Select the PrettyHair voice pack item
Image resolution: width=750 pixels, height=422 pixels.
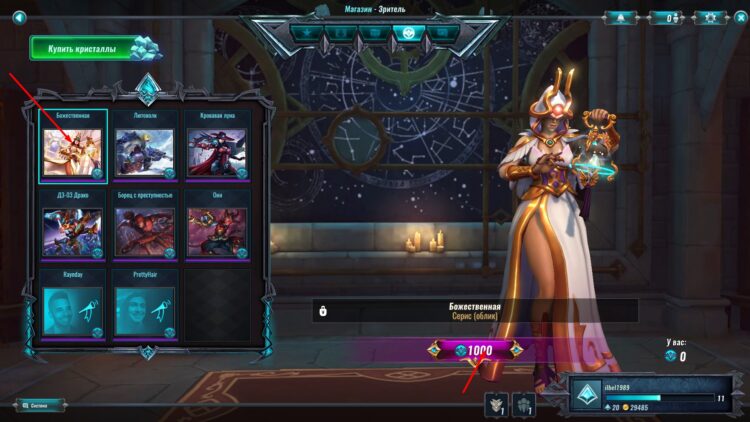point(144,308)
